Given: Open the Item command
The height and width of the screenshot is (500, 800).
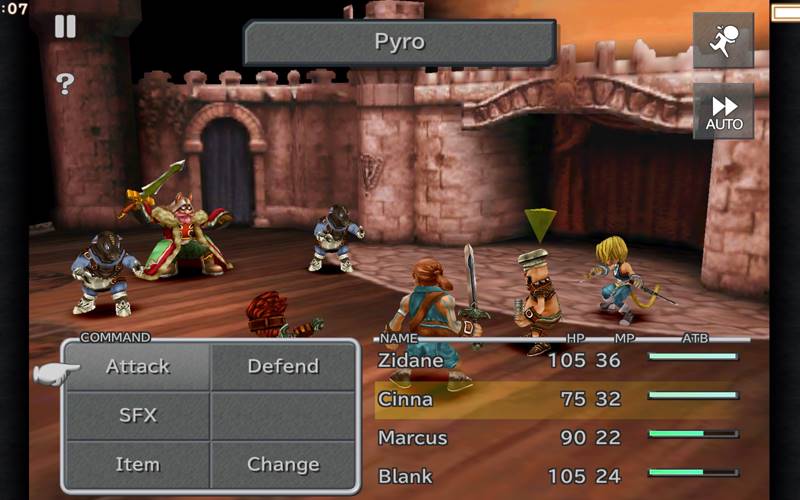Looking at the screenshot, I should (137, 464).
